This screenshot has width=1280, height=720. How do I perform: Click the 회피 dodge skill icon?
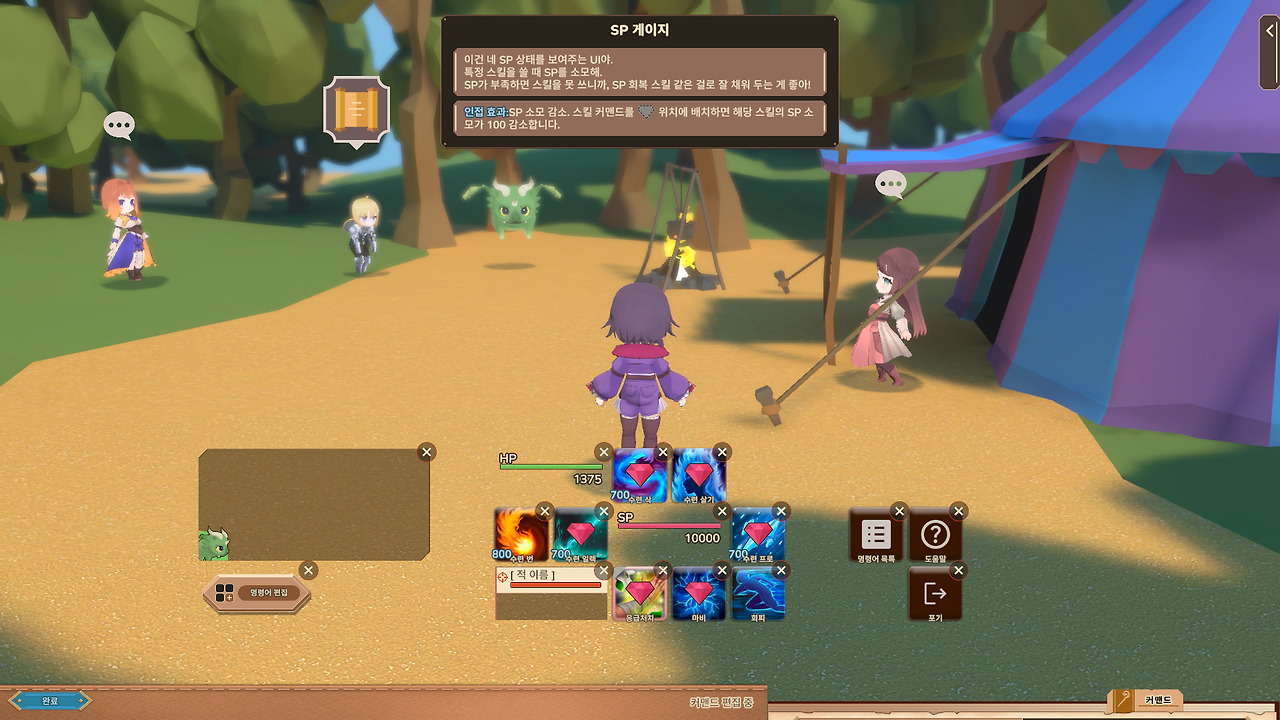(757, 592)
